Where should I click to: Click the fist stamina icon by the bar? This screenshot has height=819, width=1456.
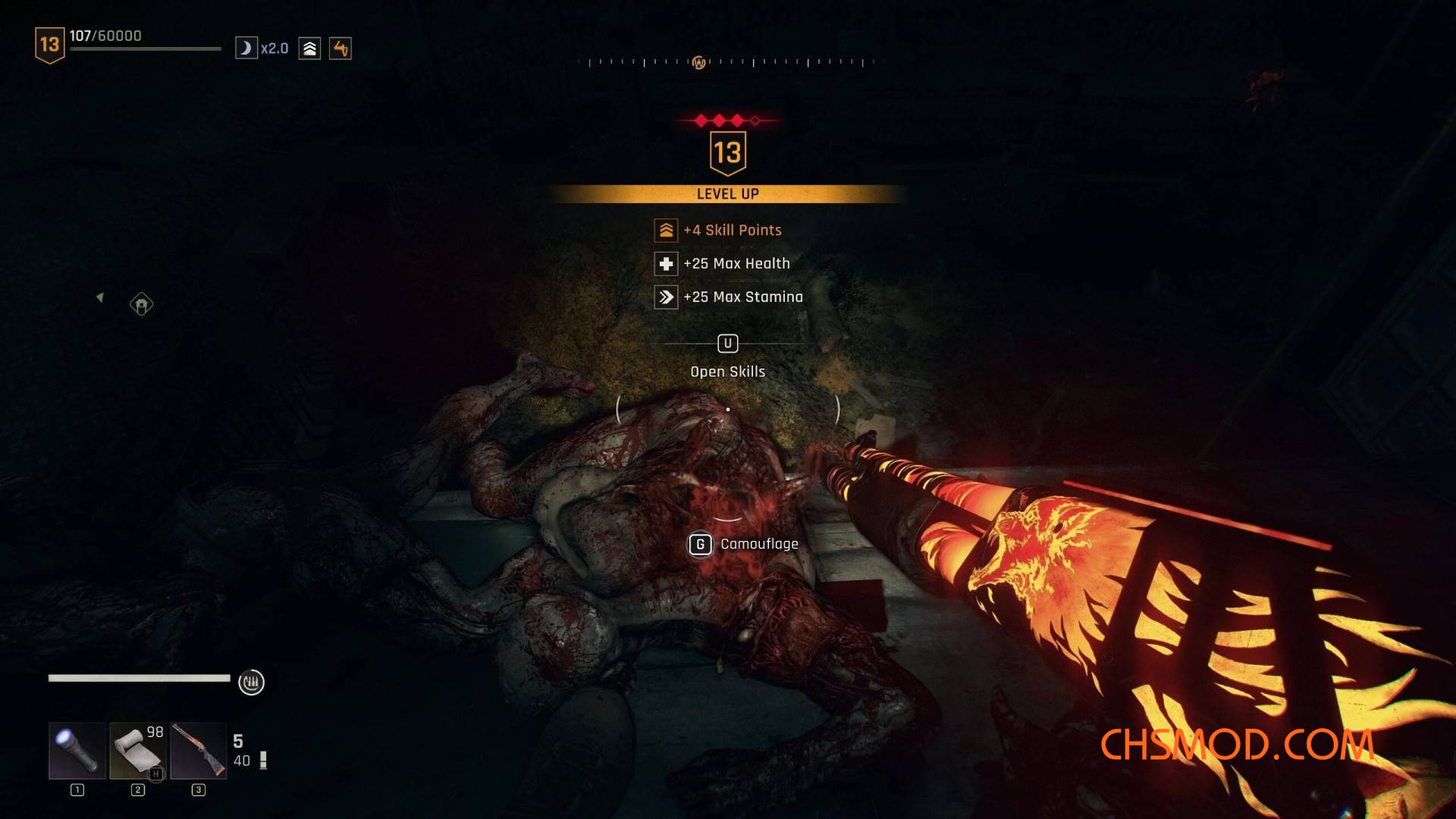point(251,682)
